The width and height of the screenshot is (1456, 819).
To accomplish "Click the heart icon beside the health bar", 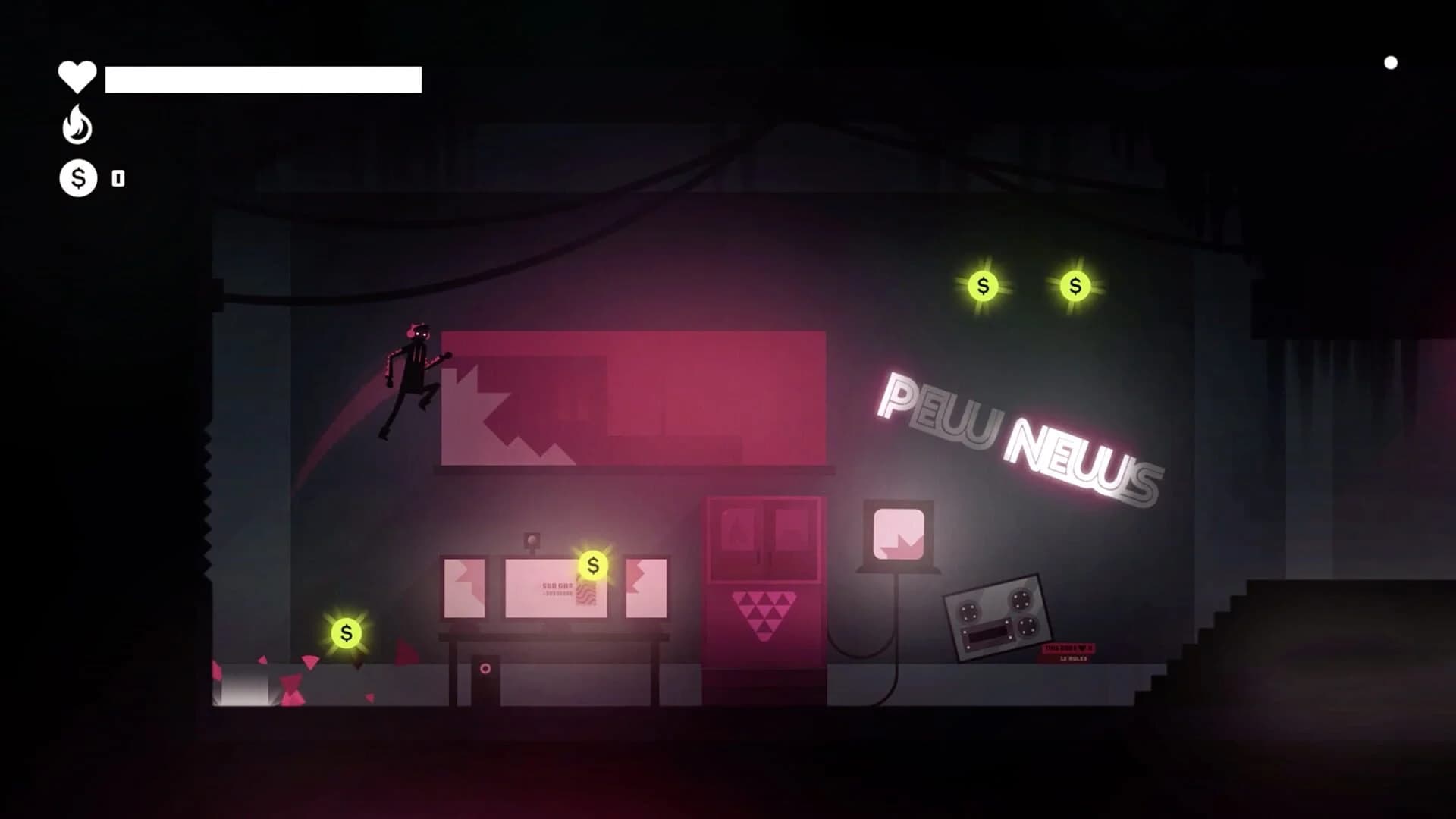I will coord(76,76).
